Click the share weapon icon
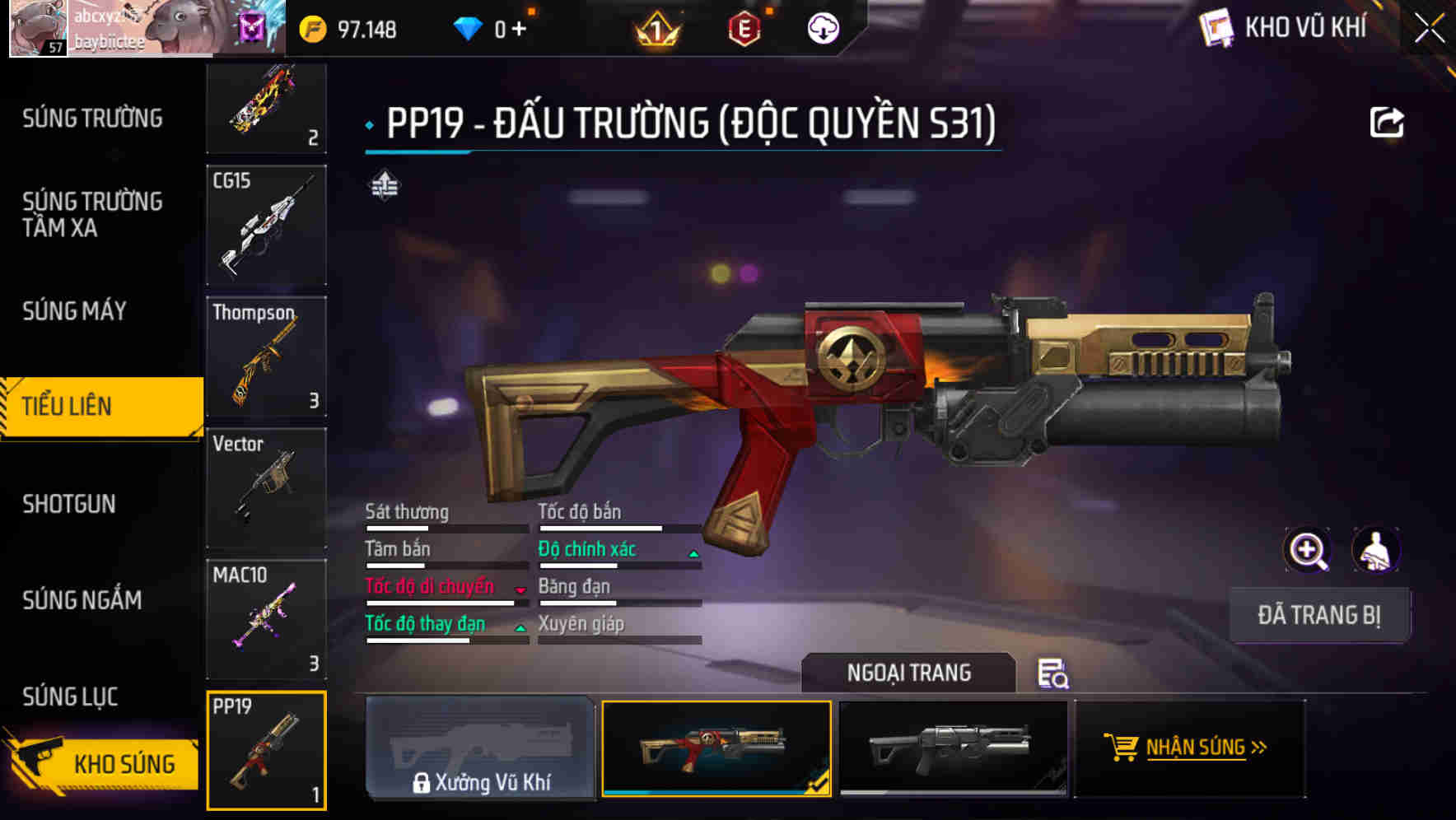This screenshot has width=1456, height=820. tap(1388, 121)
